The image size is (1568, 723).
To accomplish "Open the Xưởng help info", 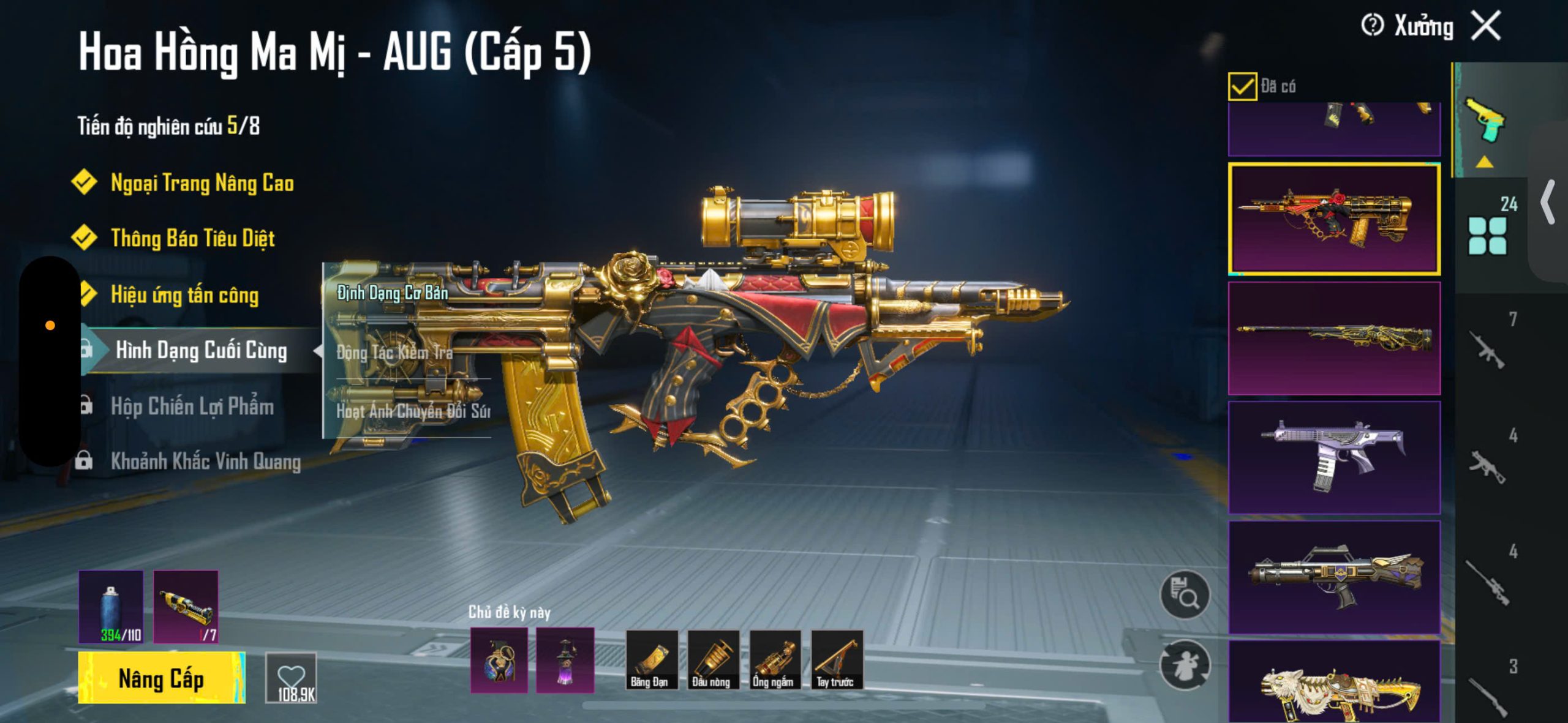I will [x=1372, y=26].
